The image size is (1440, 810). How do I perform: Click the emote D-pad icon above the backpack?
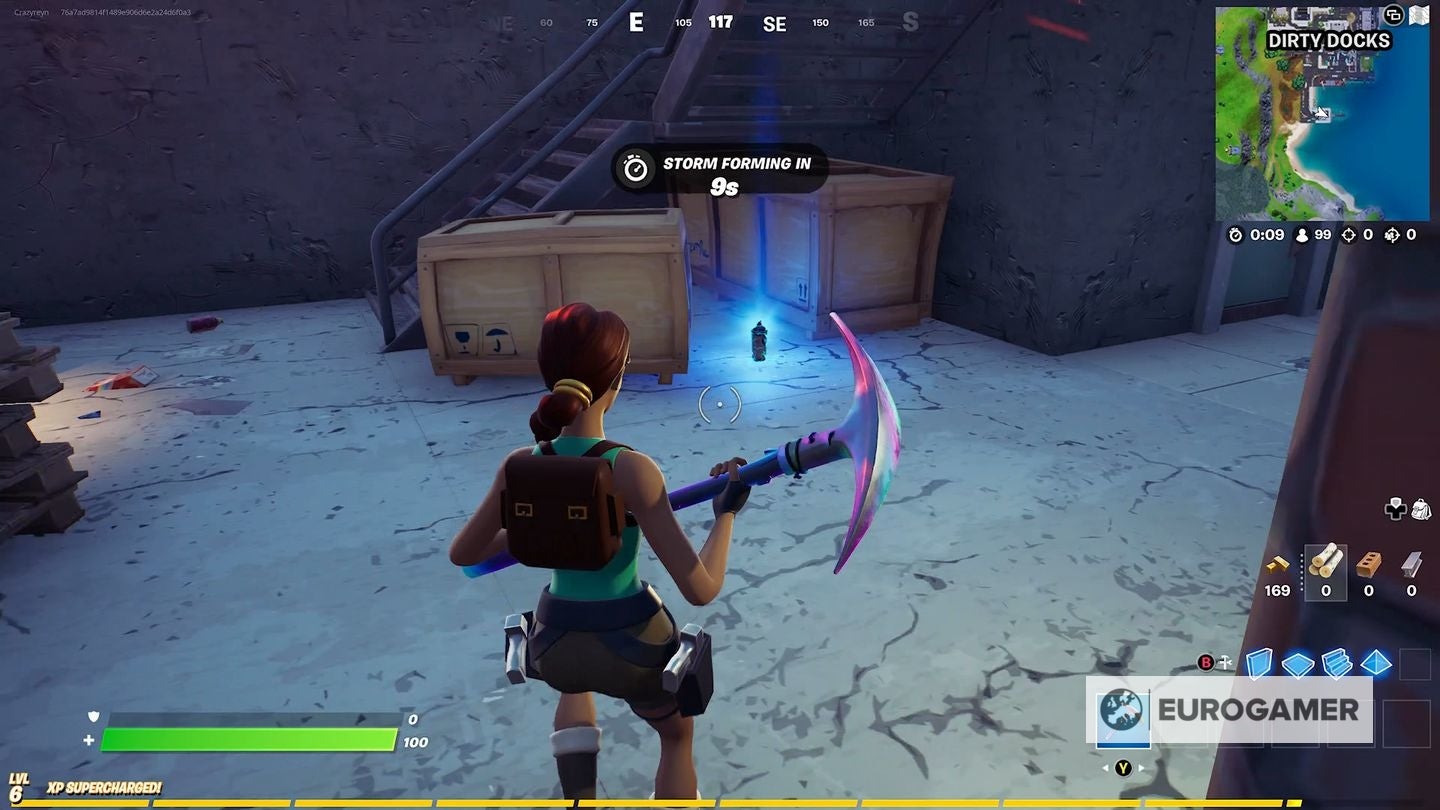[x=1396, y=510]
